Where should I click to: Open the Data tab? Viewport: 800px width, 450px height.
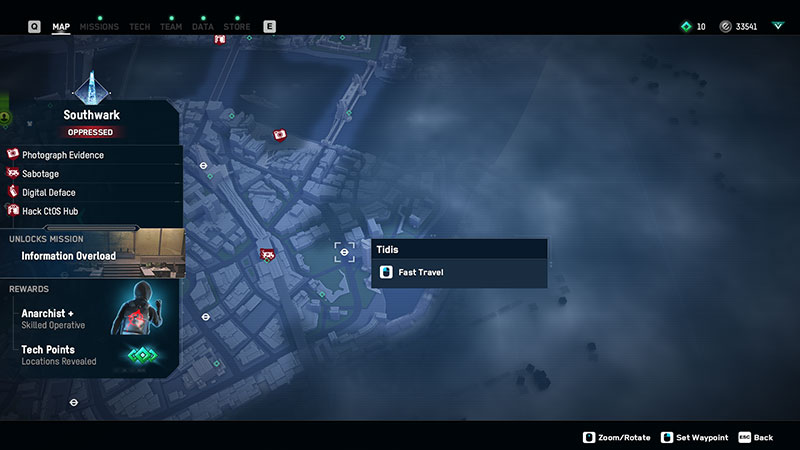coord(203,27)
